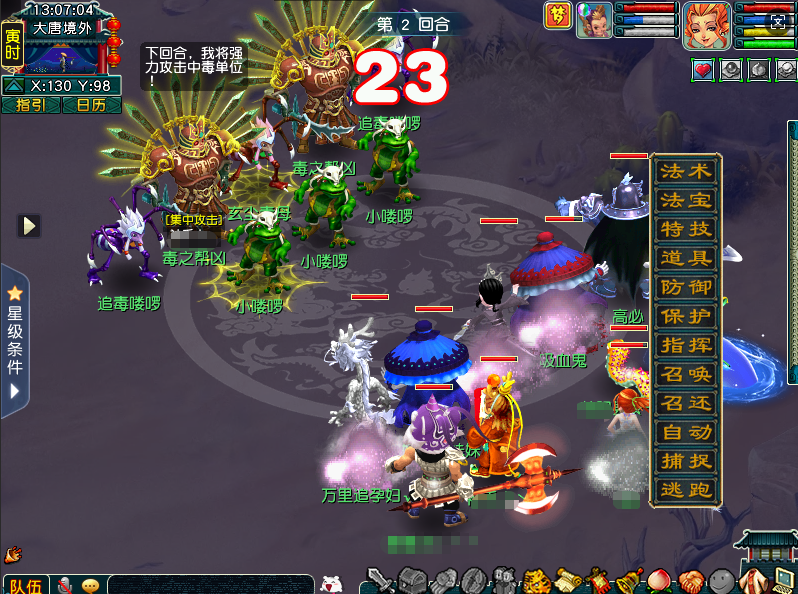This screenshot has height=594, width=798.
Task: Click the red-haired character portrait
Action: pyautogui.click(x=707, y=25)
